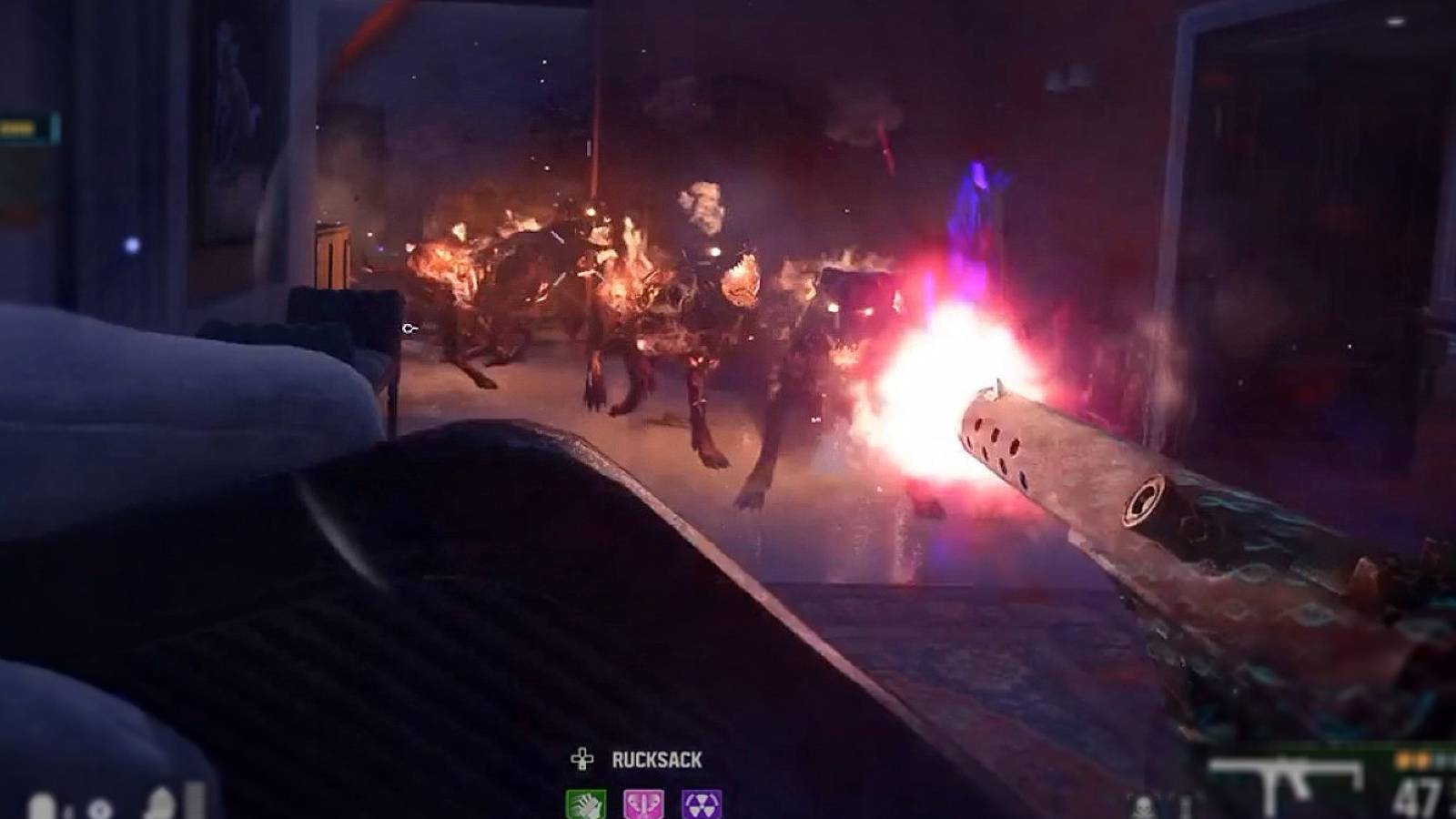Select the RUCKSACK text label

(x=657, y=757)
